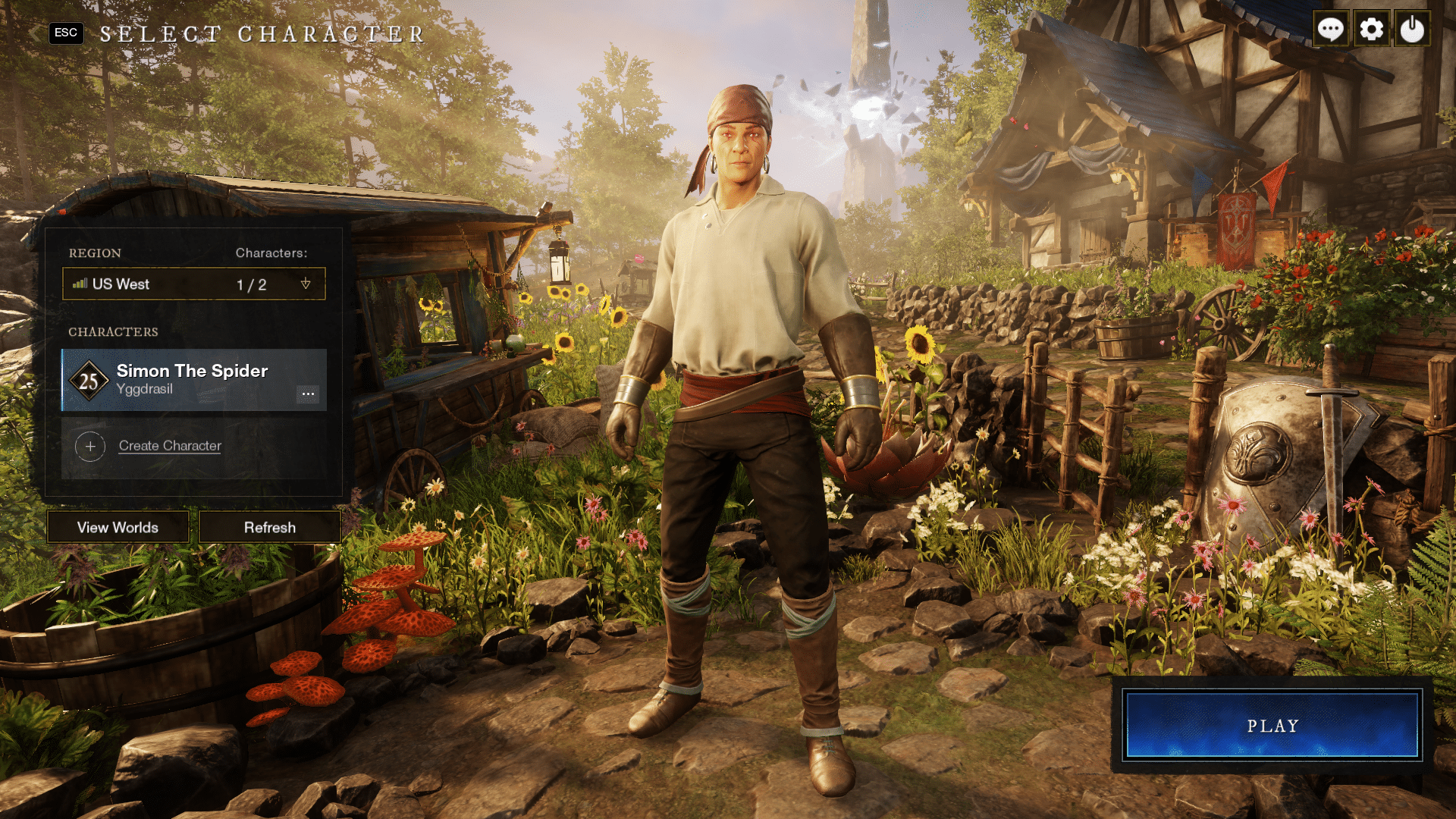
Task: Click the REGION label above the selector
Action: 94,253
